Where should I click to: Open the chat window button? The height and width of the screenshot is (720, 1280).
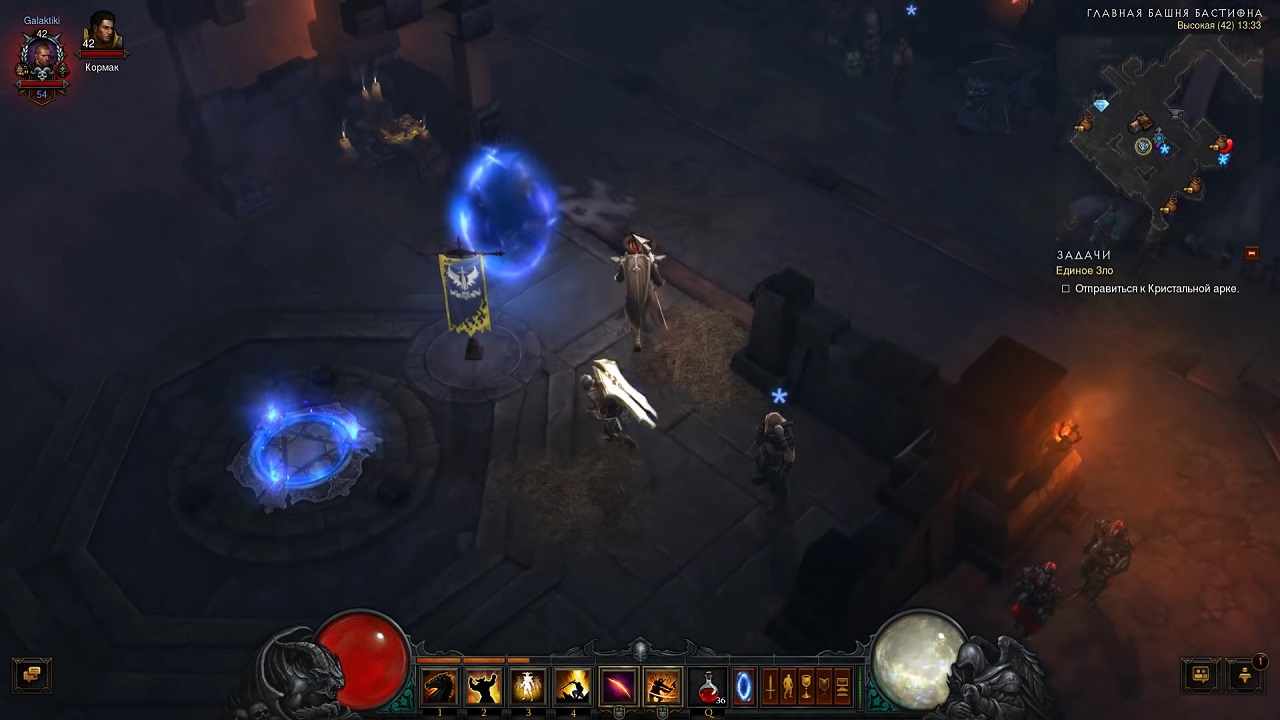click(x=31, y=675)
